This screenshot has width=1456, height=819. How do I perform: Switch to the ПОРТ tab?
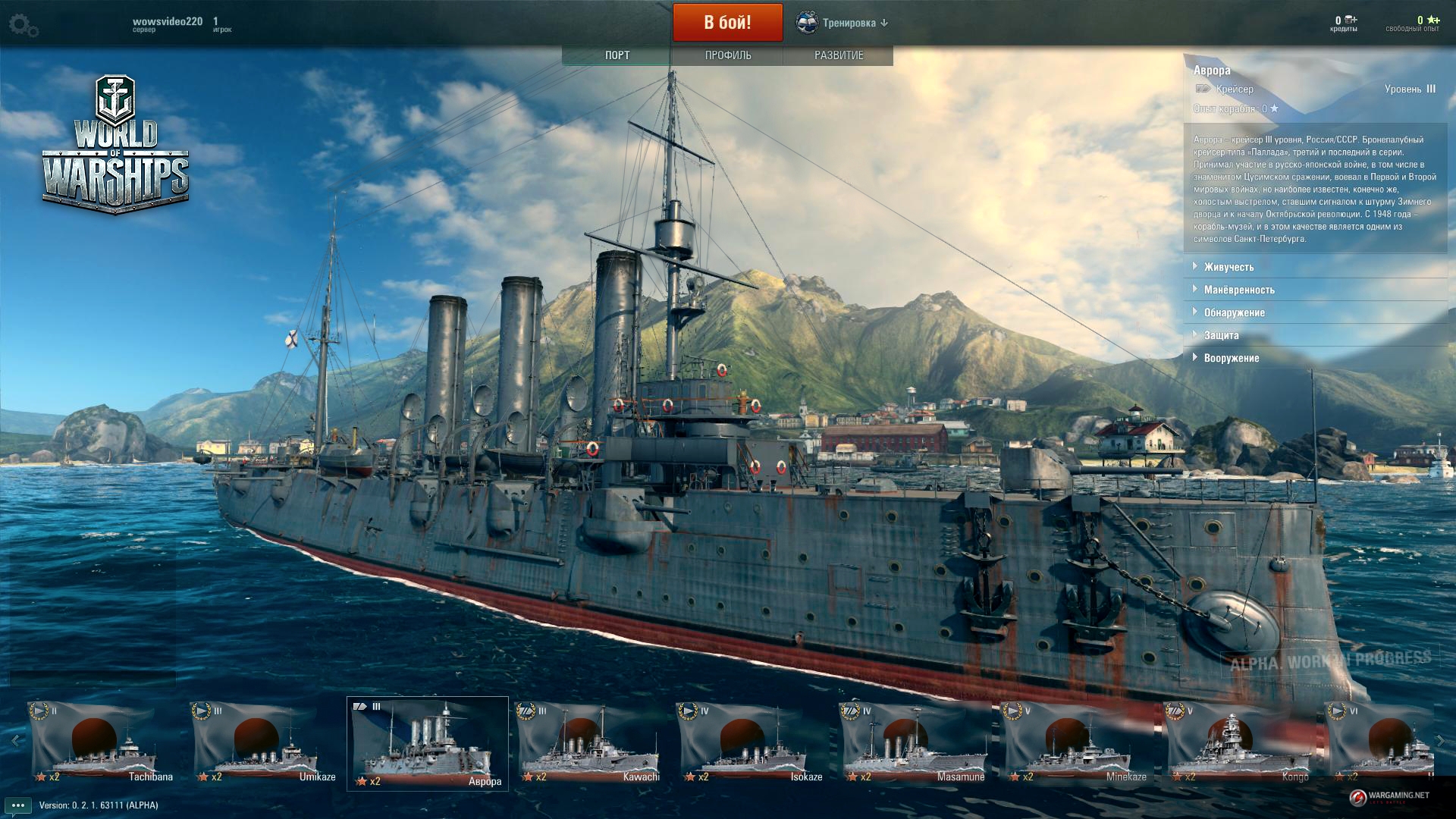(617, 55)
